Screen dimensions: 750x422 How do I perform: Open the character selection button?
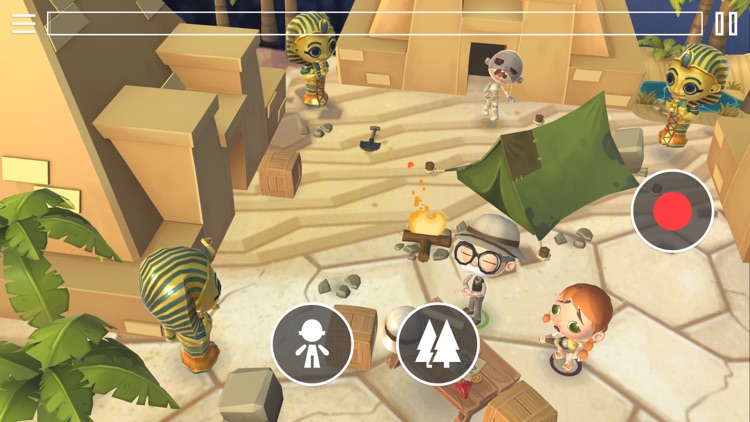(312, 345)
